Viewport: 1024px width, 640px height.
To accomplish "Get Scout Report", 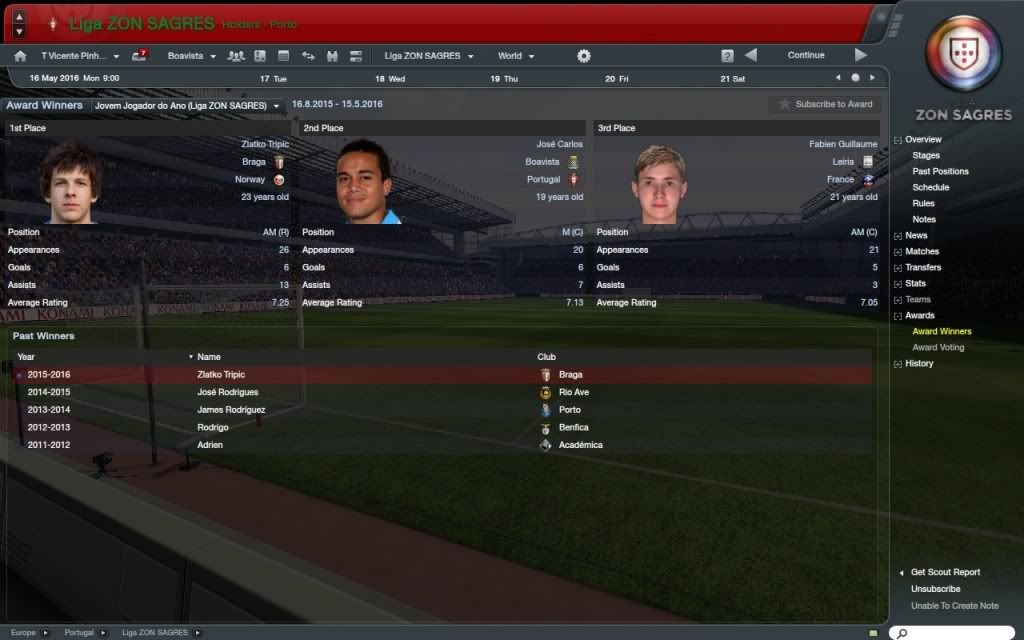I will 945,573.
